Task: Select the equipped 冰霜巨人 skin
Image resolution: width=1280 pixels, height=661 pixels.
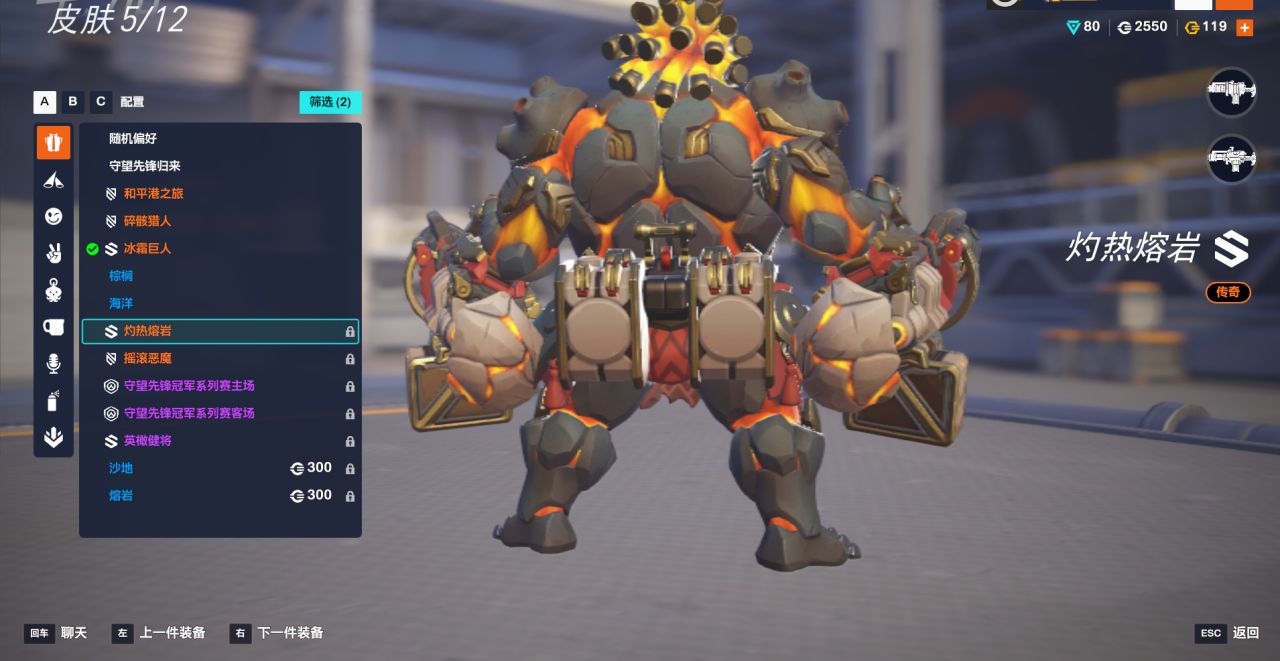Action: pos(147,249)
